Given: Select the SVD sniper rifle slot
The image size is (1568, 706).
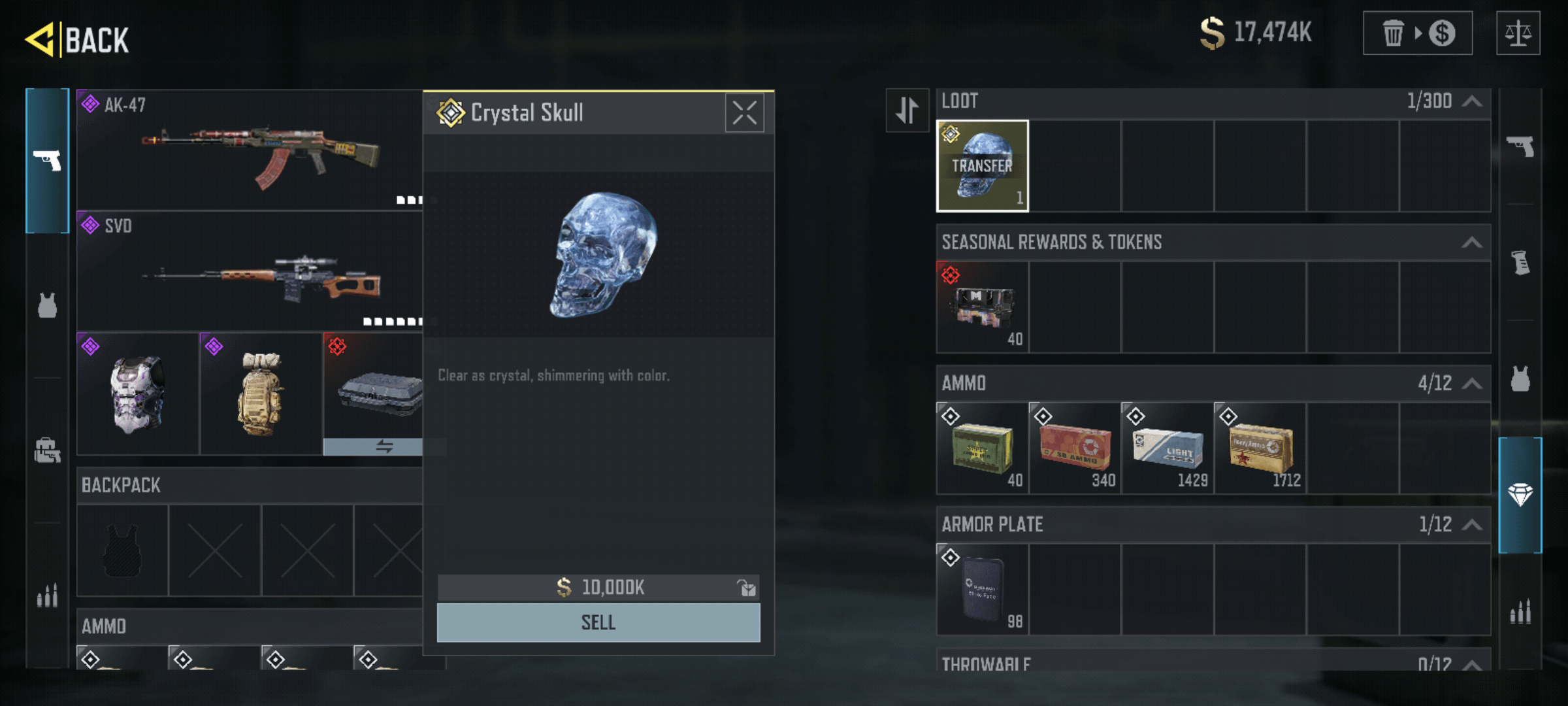Looking at the screenshot, I should point(250,271).
